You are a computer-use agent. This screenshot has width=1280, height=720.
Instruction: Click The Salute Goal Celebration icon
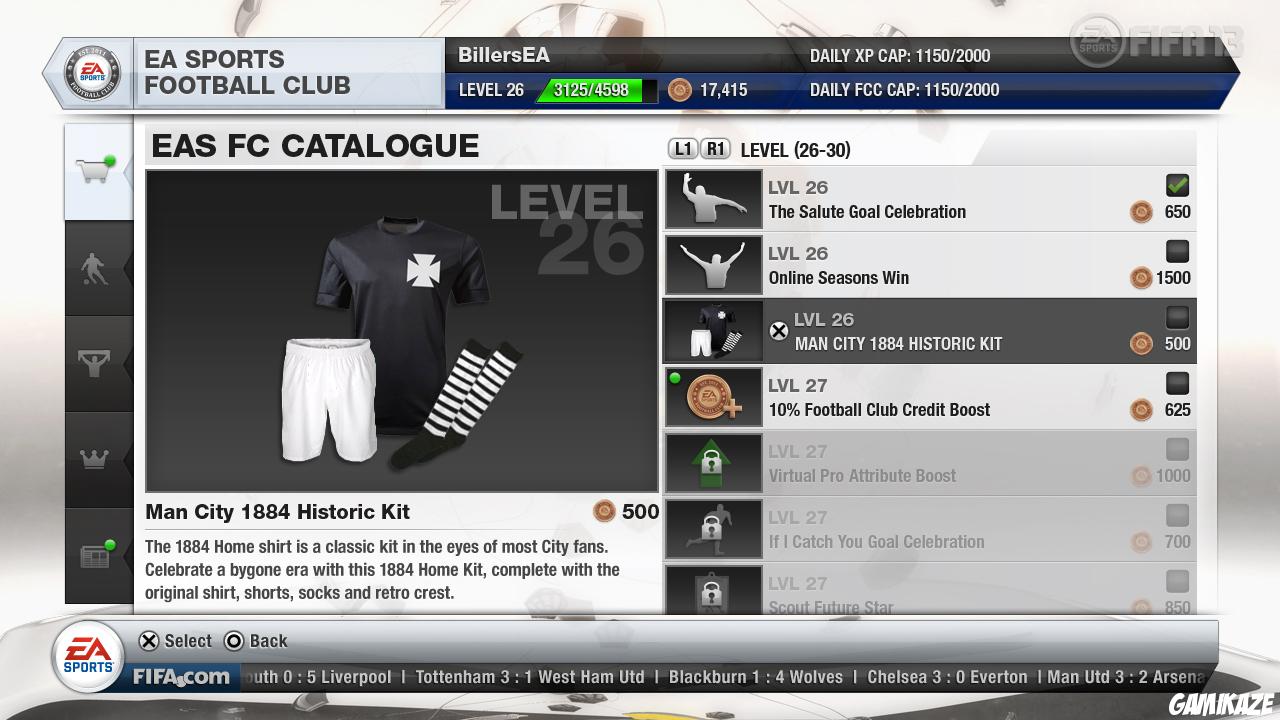(713, 198)
